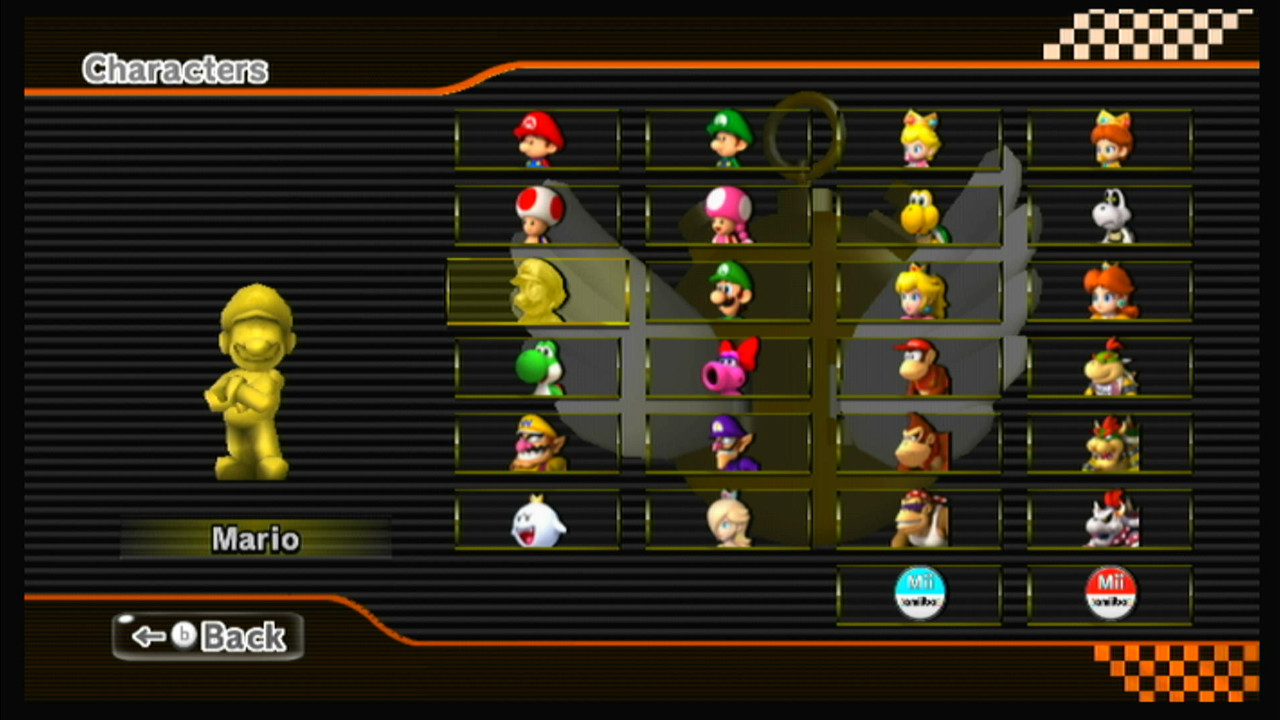
Task: Select Luigi
Action: coord(728,290)
